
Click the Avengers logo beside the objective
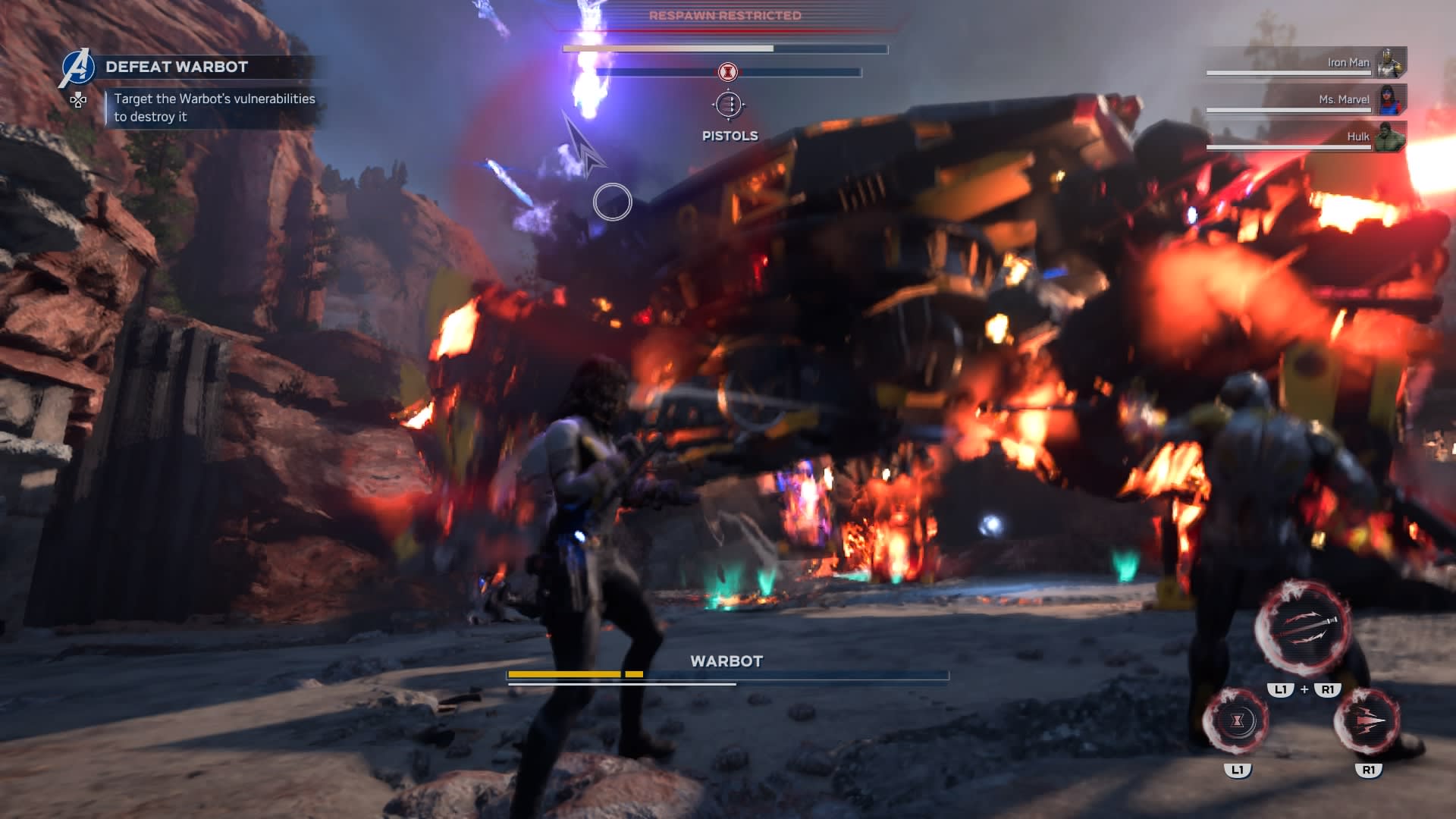click(x=78, y=67)
